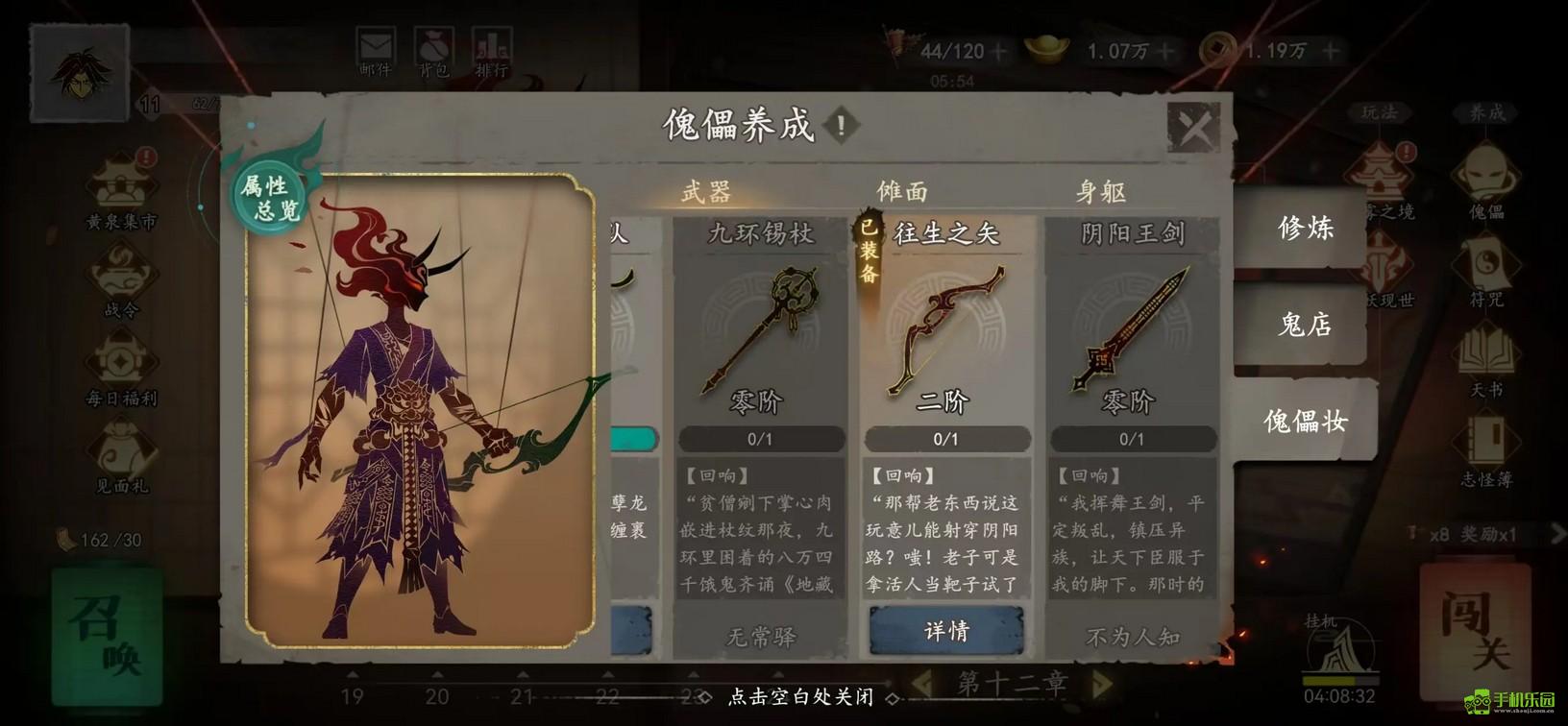Click the 无常驿 label under 九环锡杖
The width and height of the screenshot is (1568, 726).
pyautogui.click(x=760, y=637)
